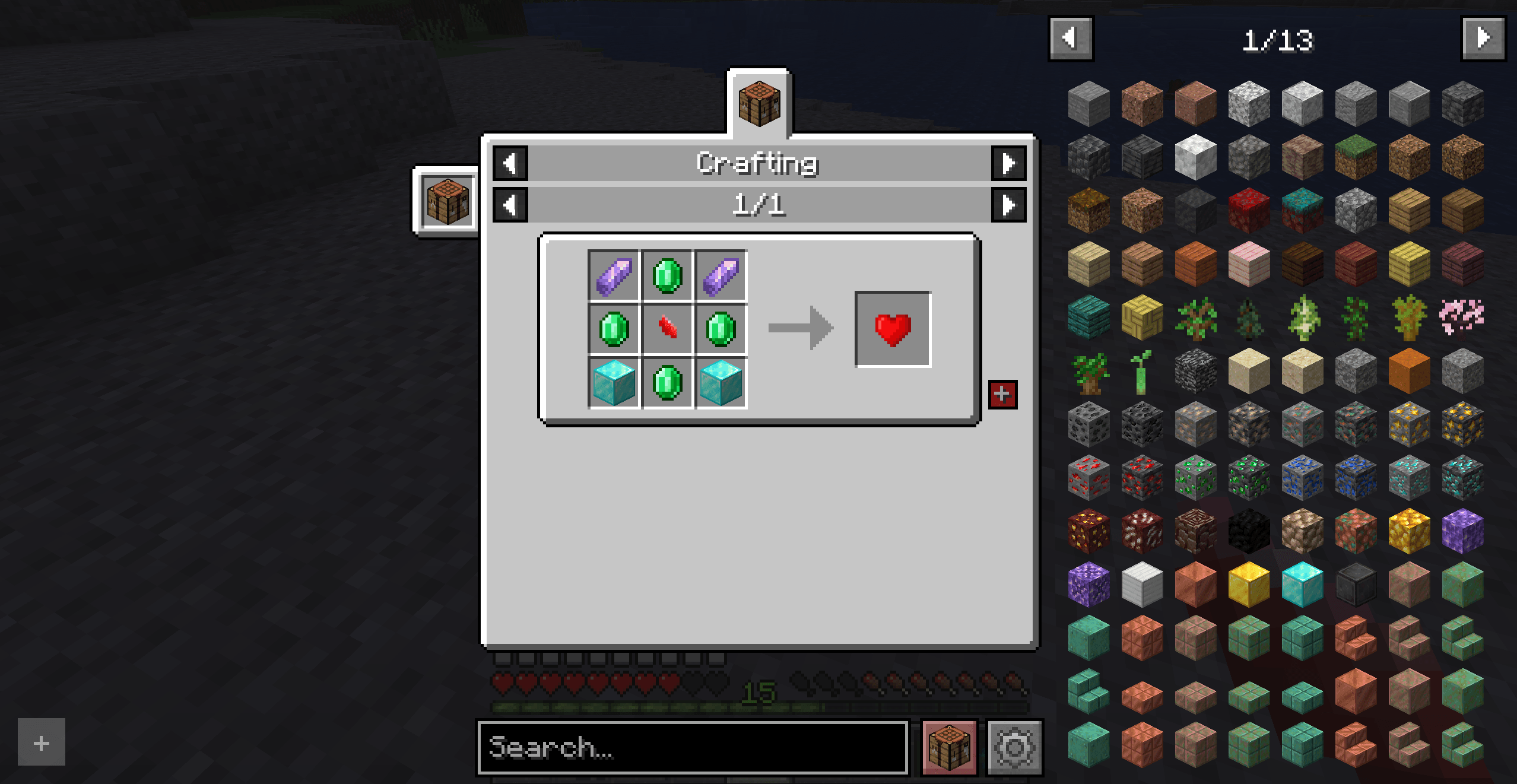
Task: Select the amethyst shard in the top-left slot
Action: tap(614, 275)
